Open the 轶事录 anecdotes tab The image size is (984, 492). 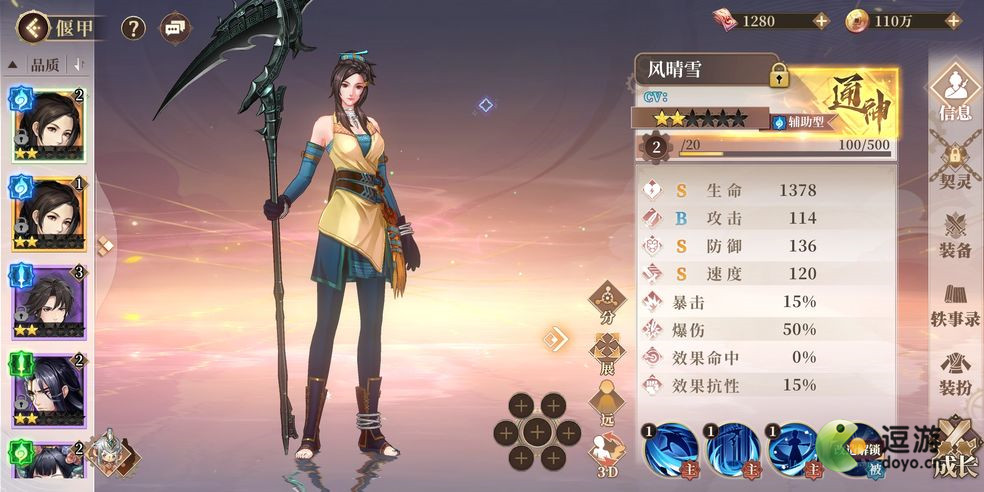coord(954,305)
